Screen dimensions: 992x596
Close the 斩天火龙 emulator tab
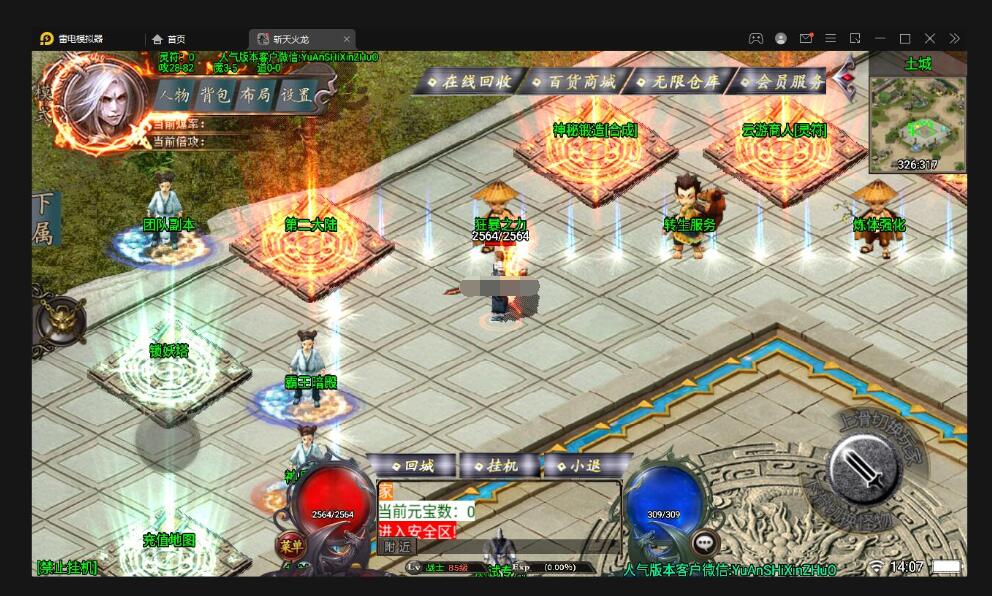point(347,39)
